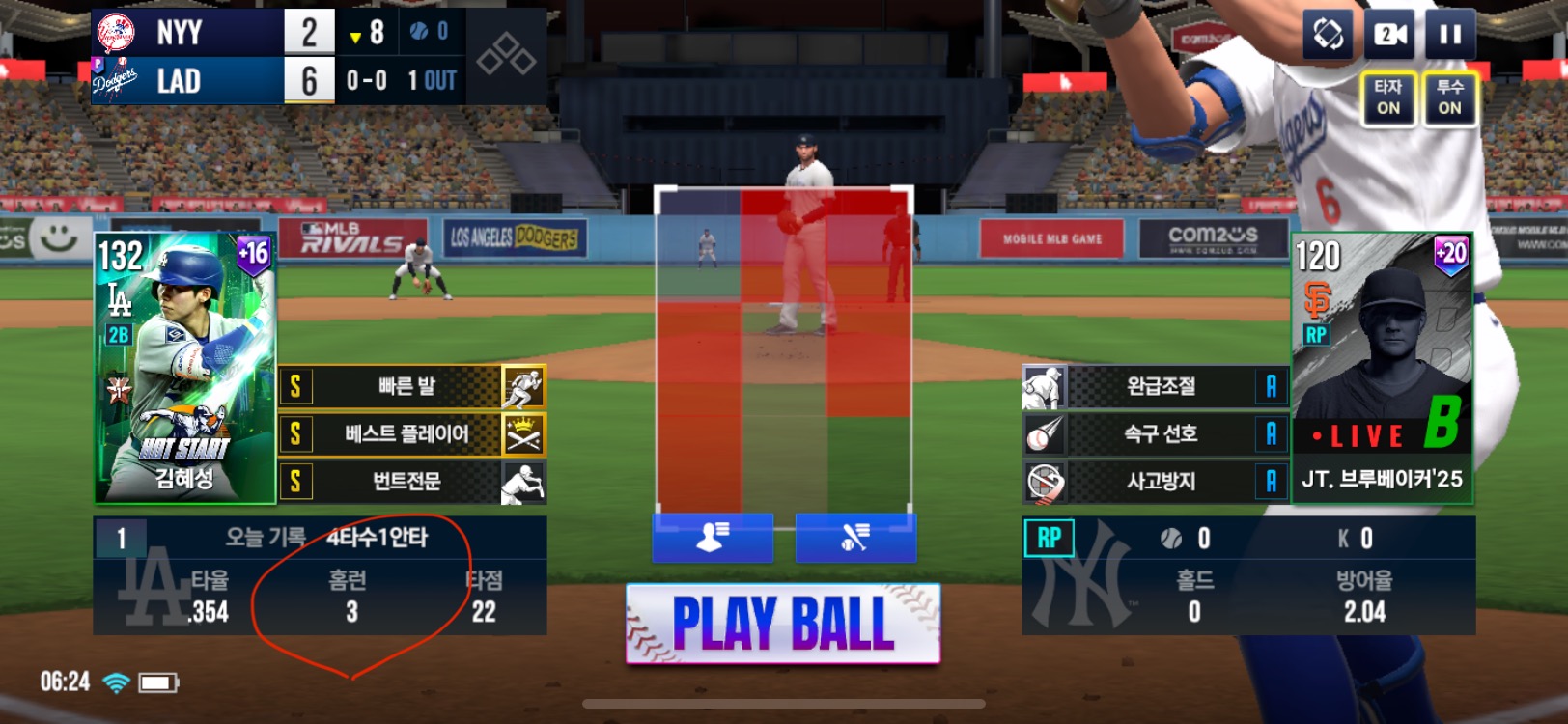Select the 김혜성 batter card
The width and height of the screenshot is (1568, 724).
pos(184,368)
